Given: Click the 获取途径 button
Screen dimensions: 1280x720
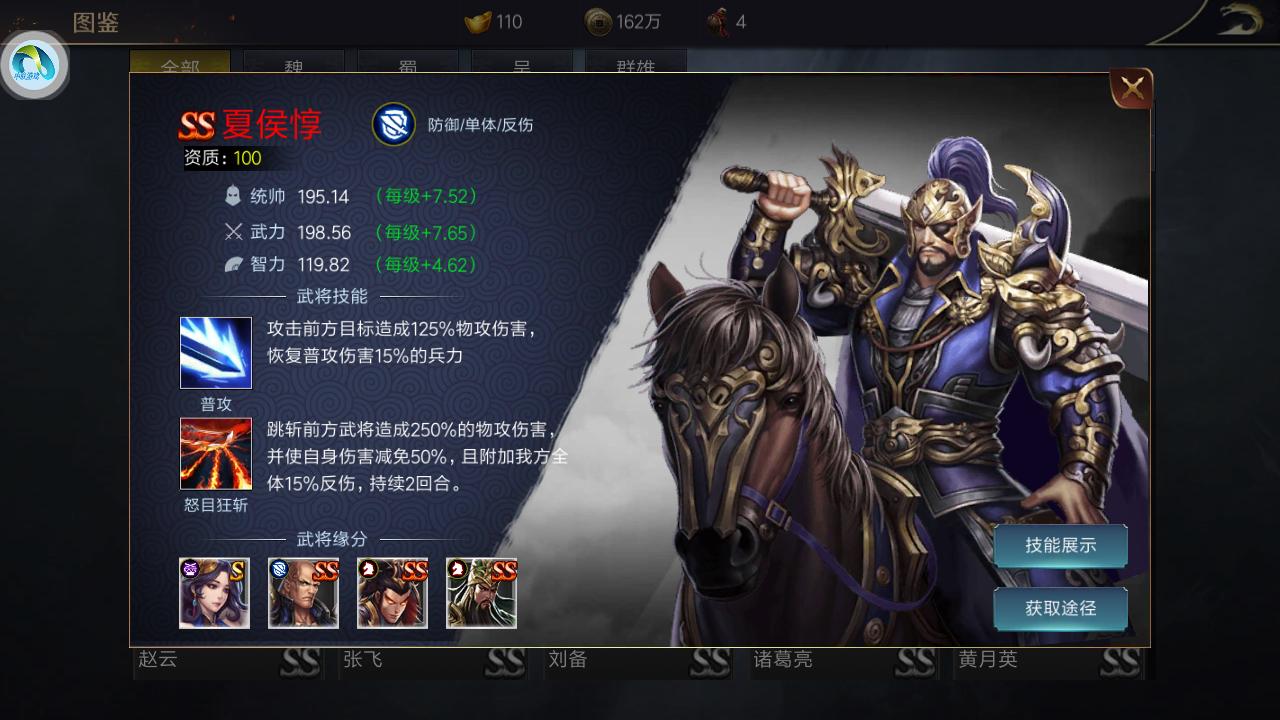Looking at the screenshot, I should [1060, 608].
